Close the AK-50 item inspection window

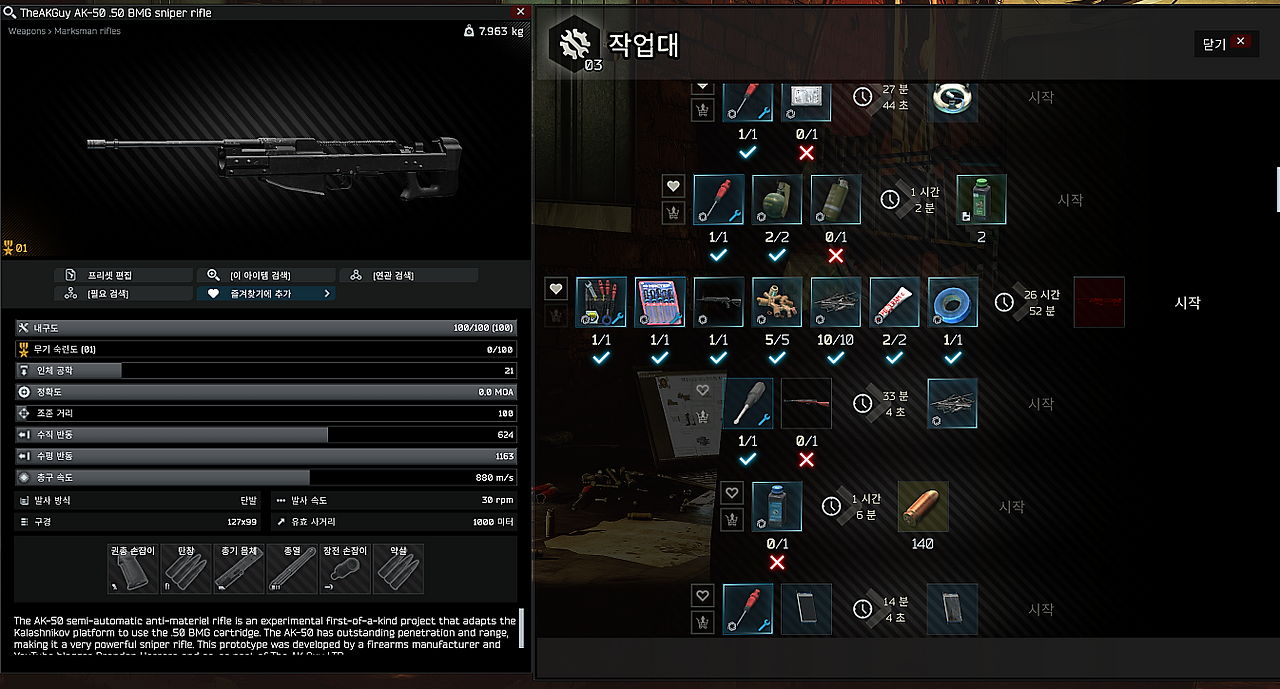tap(519, 12)
